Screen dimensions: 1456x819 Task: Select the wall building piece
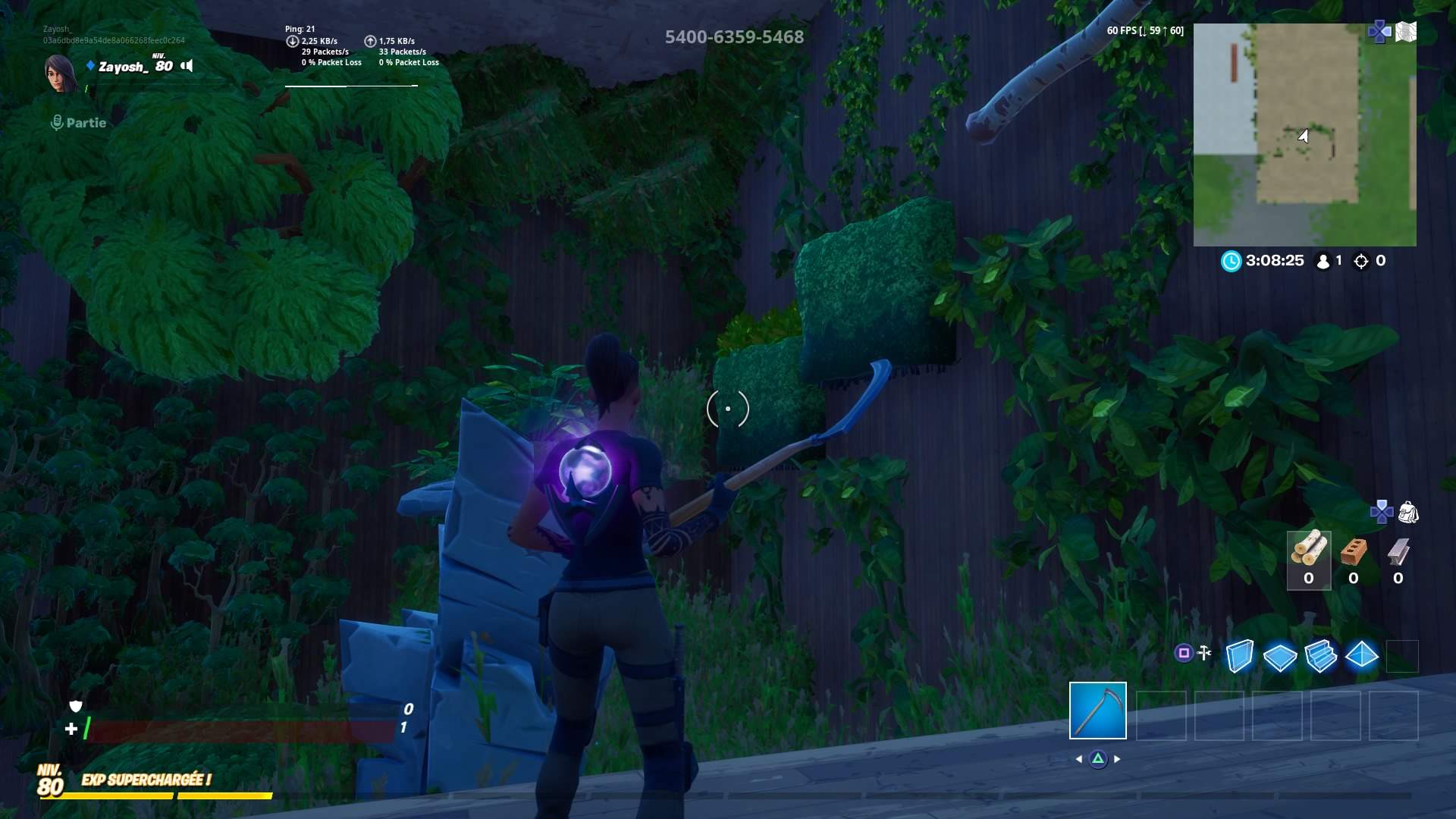pos(1239,656)
